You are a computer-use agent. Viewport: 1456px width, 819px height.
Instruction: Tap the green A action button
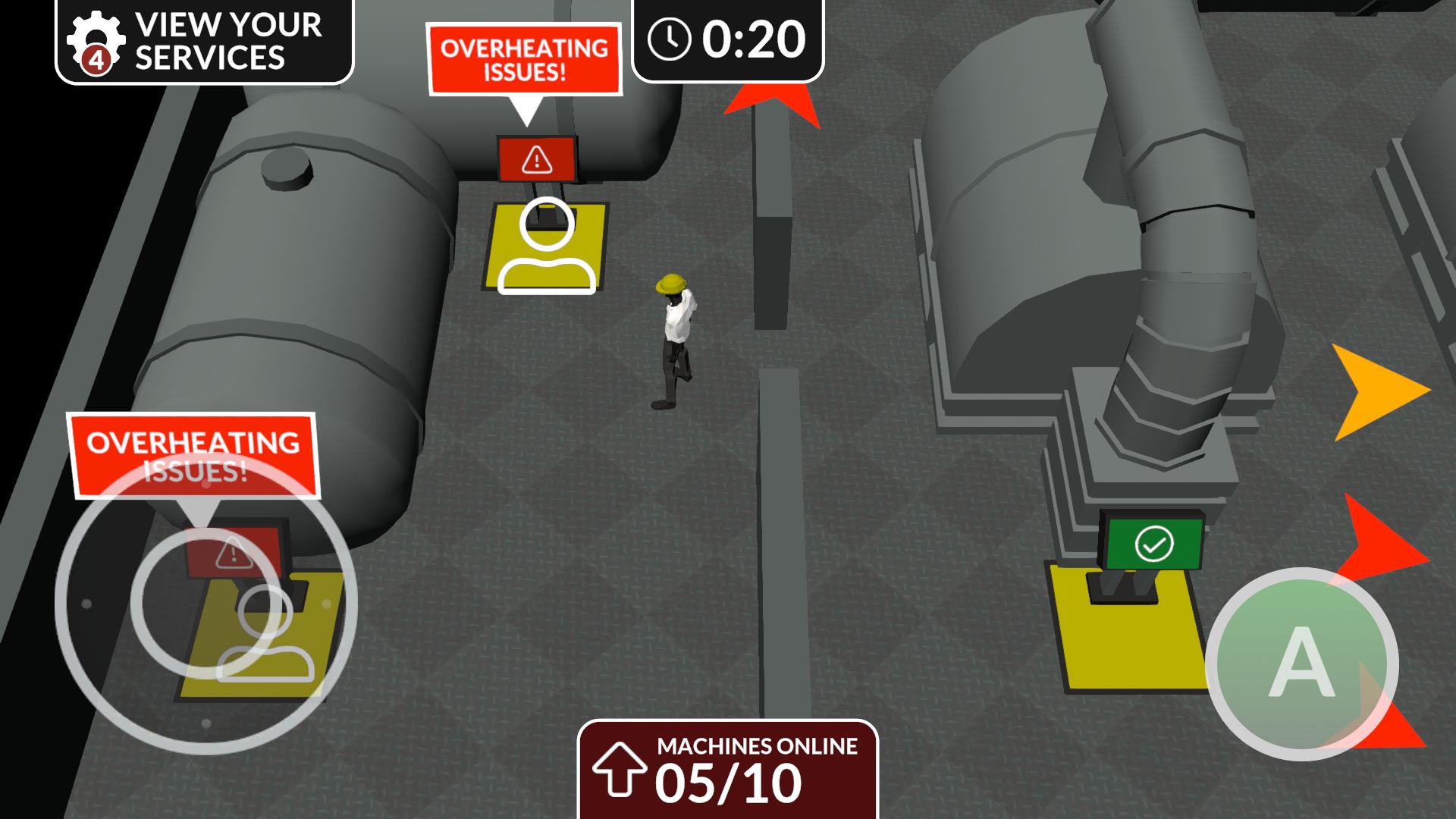click(x=1301, y=664)
